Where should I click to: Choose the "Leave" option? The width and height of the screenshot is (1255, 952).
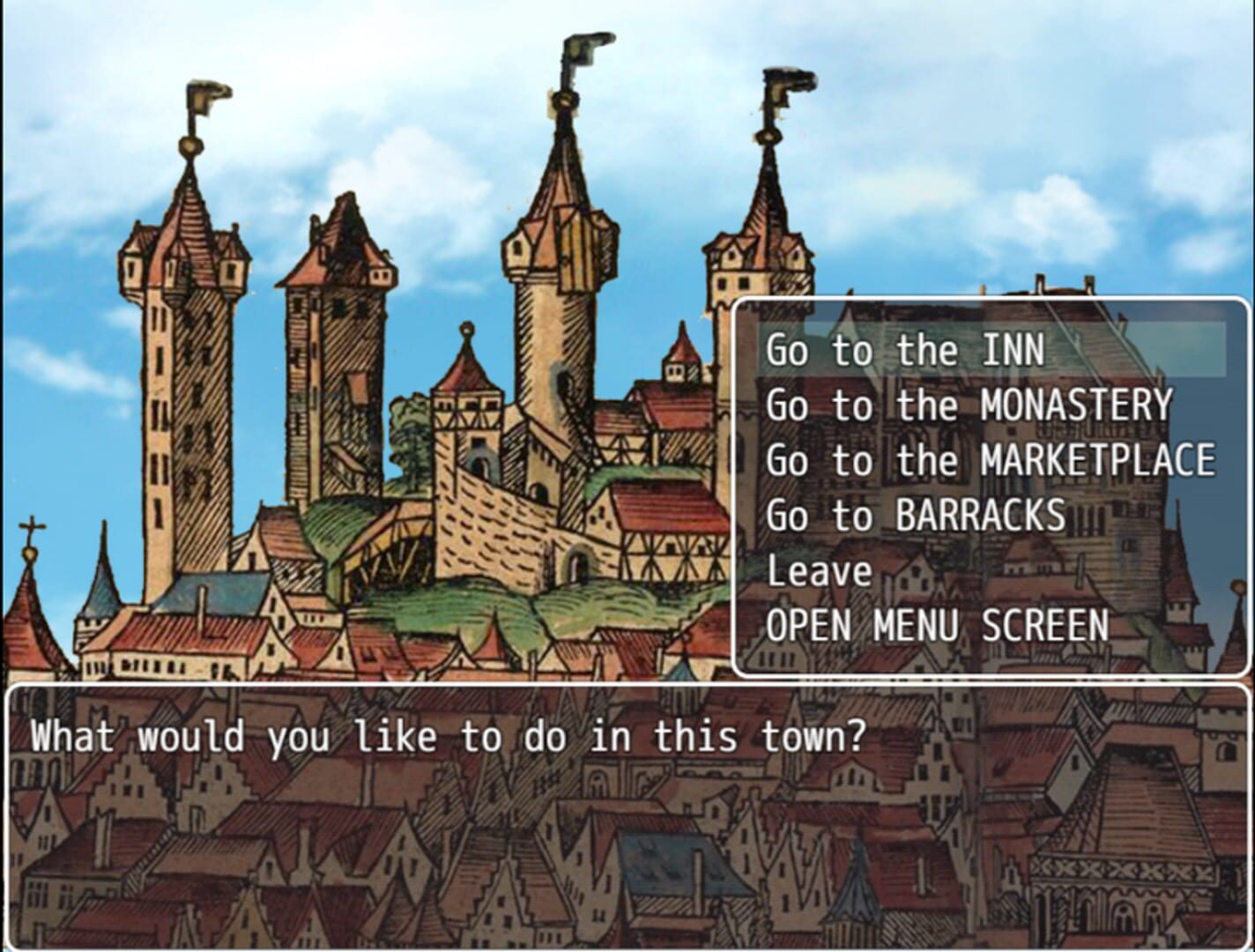click(x=818, y=572)
